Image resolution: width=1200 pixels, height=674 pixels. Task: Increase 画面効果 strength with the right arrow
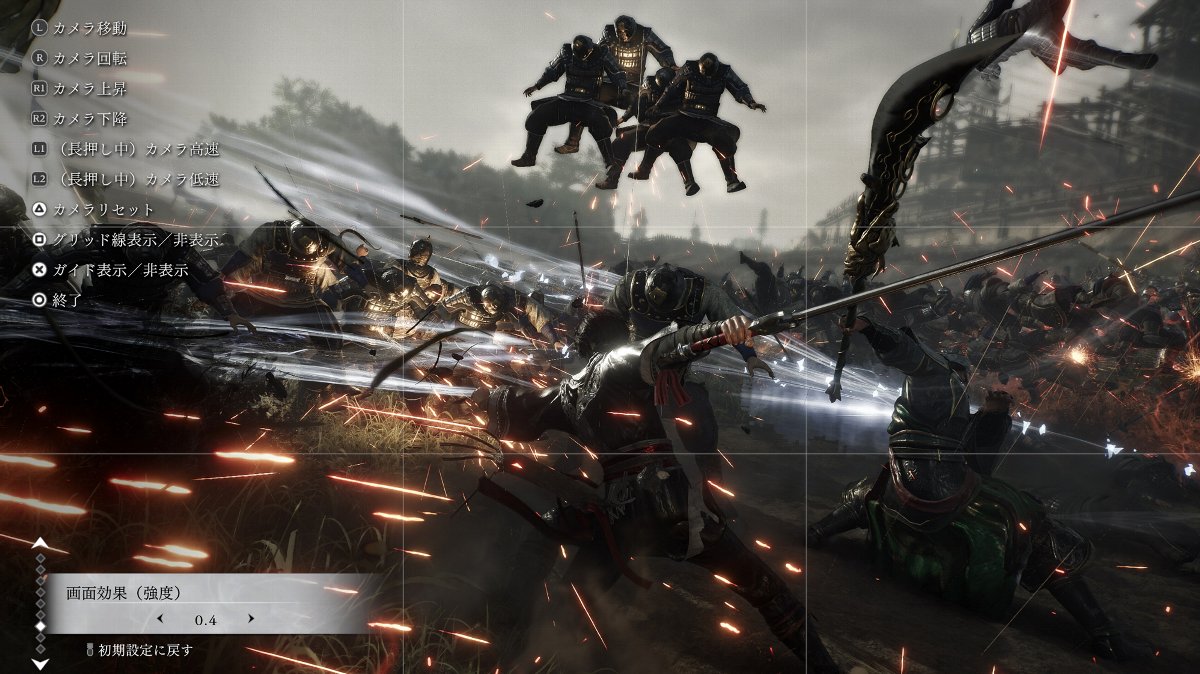click(251, 619)
